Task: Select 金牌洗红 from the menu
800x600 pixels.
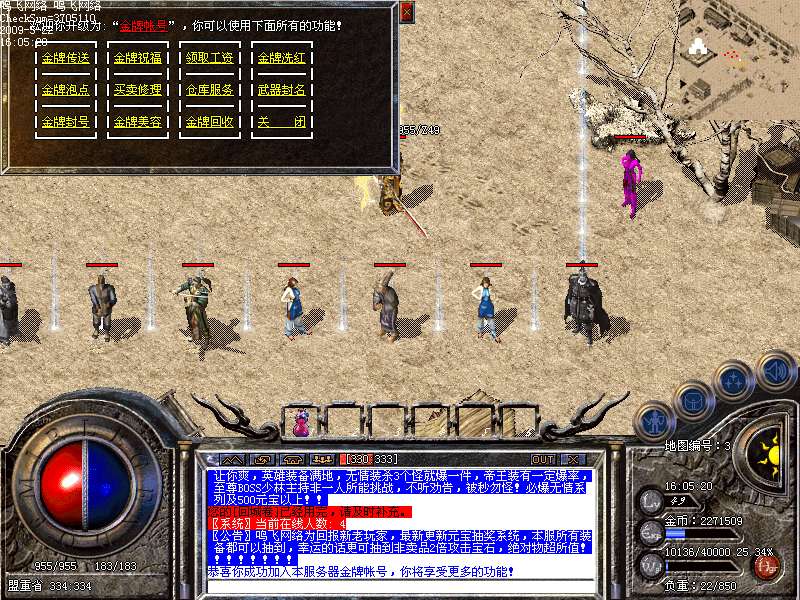Action: coord(281,58)
